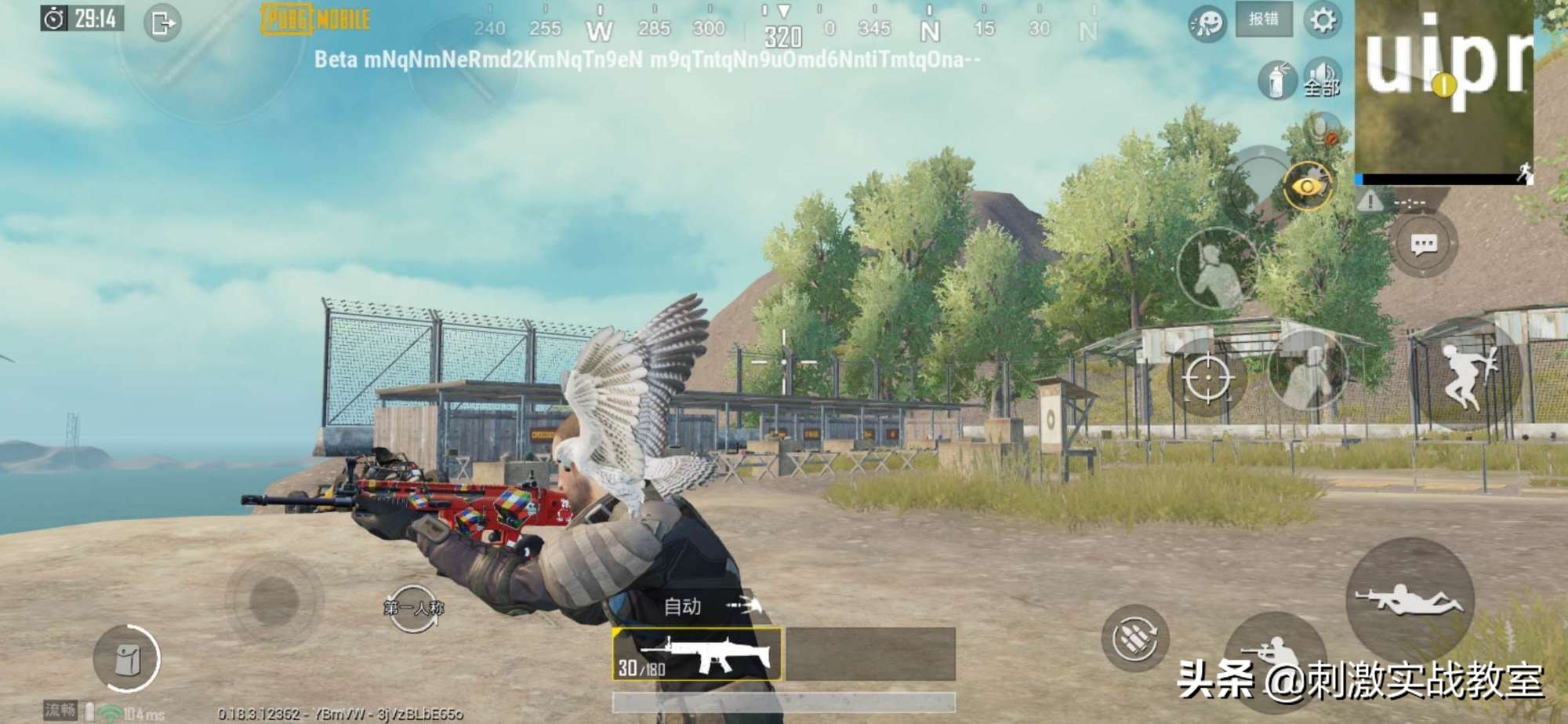Jump using the leaping soldier button
Viewport: 1568px width, 724px height.
[1467, 377]
